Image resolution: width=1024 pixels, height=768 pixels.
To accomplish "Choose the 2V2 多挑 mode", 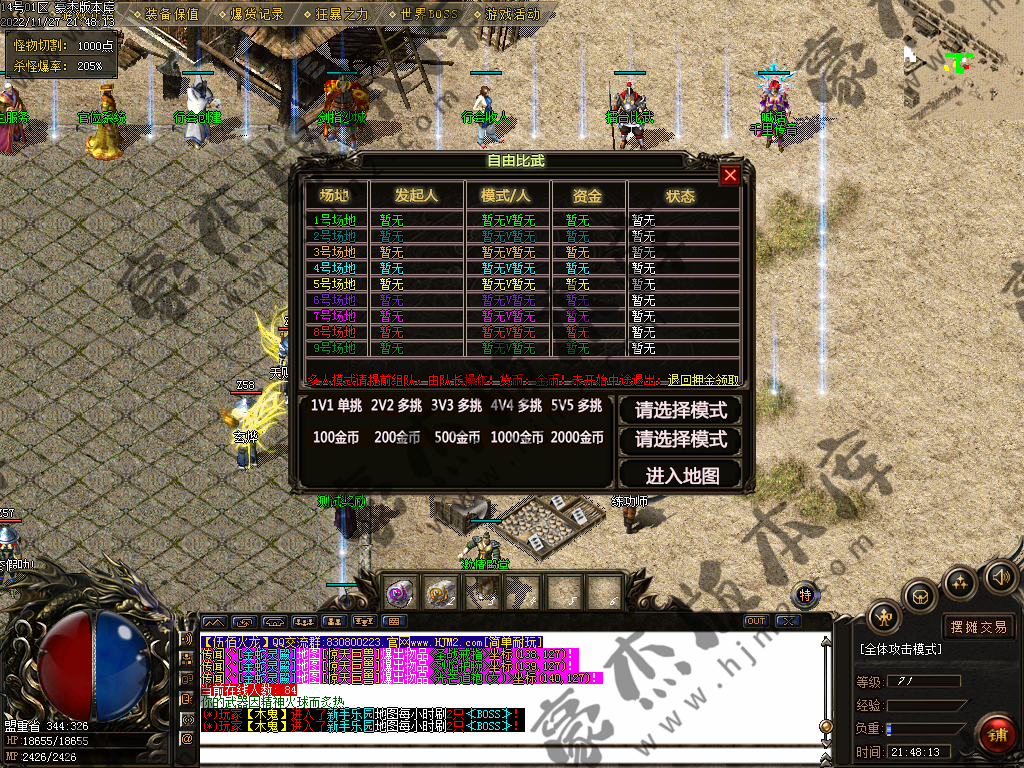I will coord(397,406).
